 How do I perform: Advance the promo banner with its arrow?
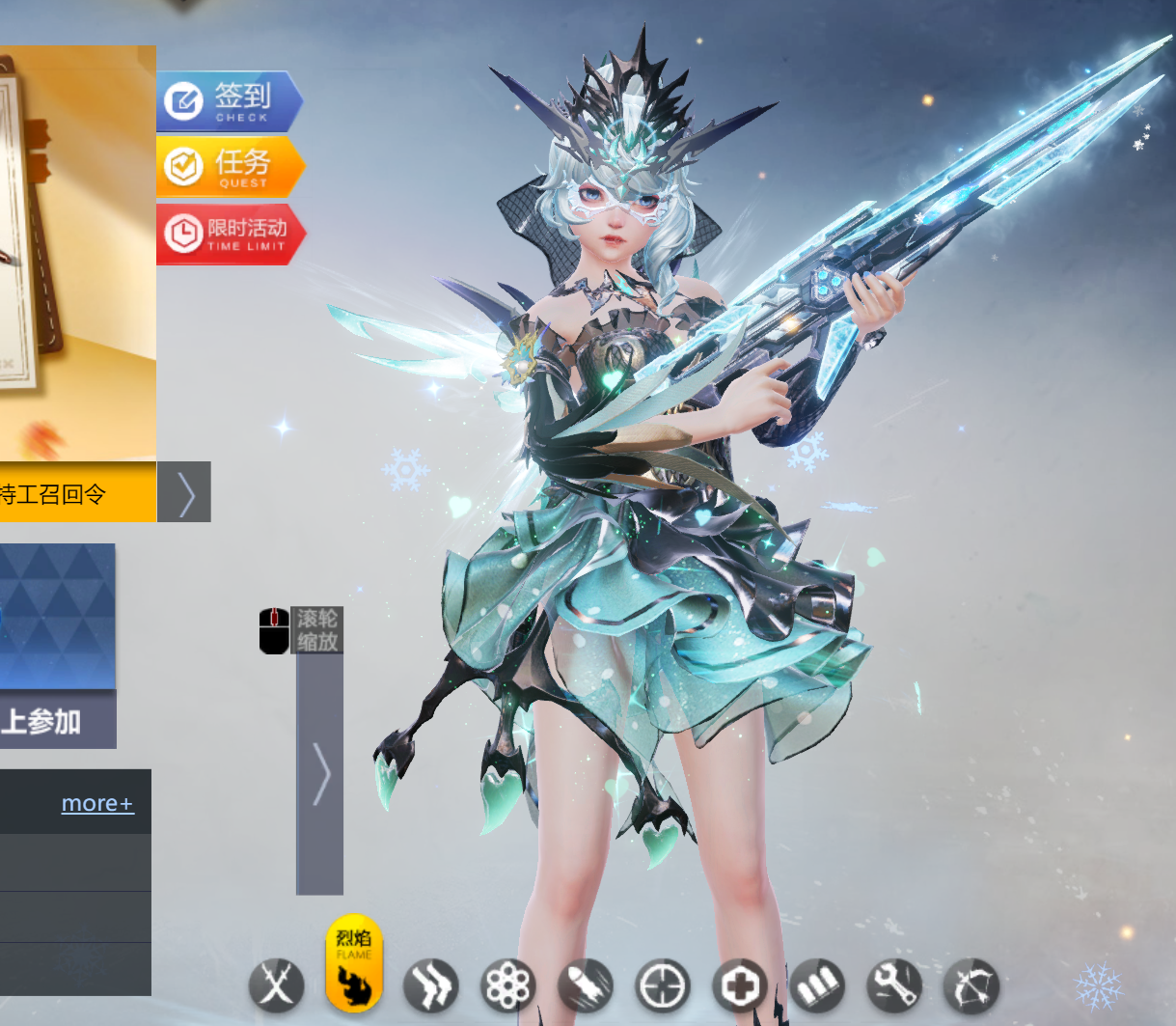(x=184, y=492)
